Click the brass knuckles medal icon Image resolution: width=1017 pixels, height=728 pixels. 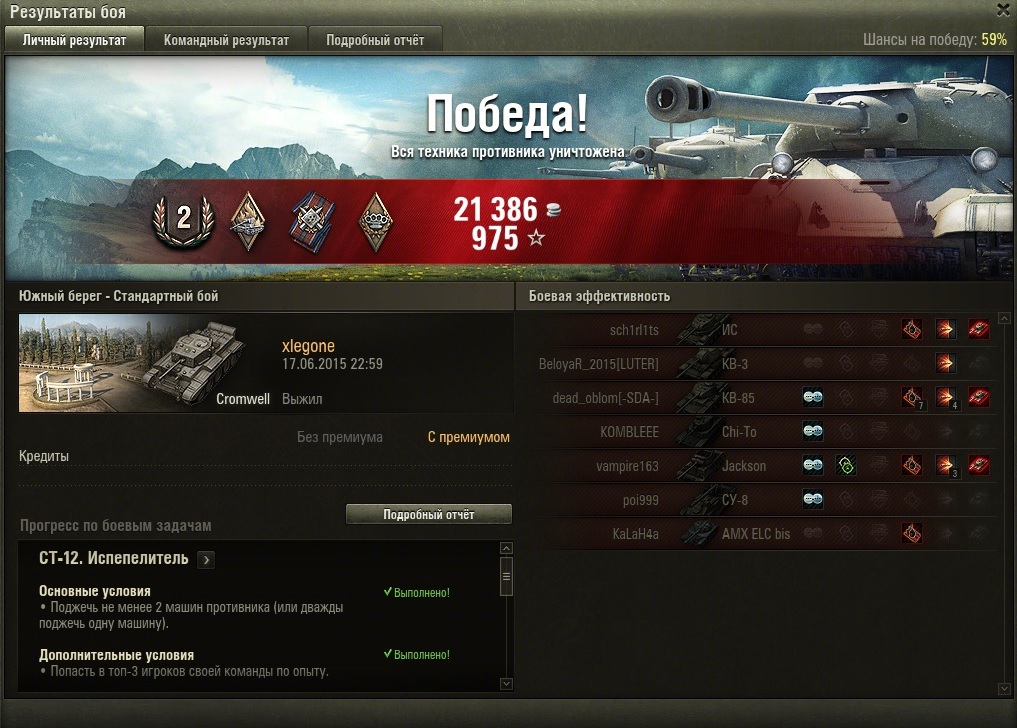(x=375, y=221)
